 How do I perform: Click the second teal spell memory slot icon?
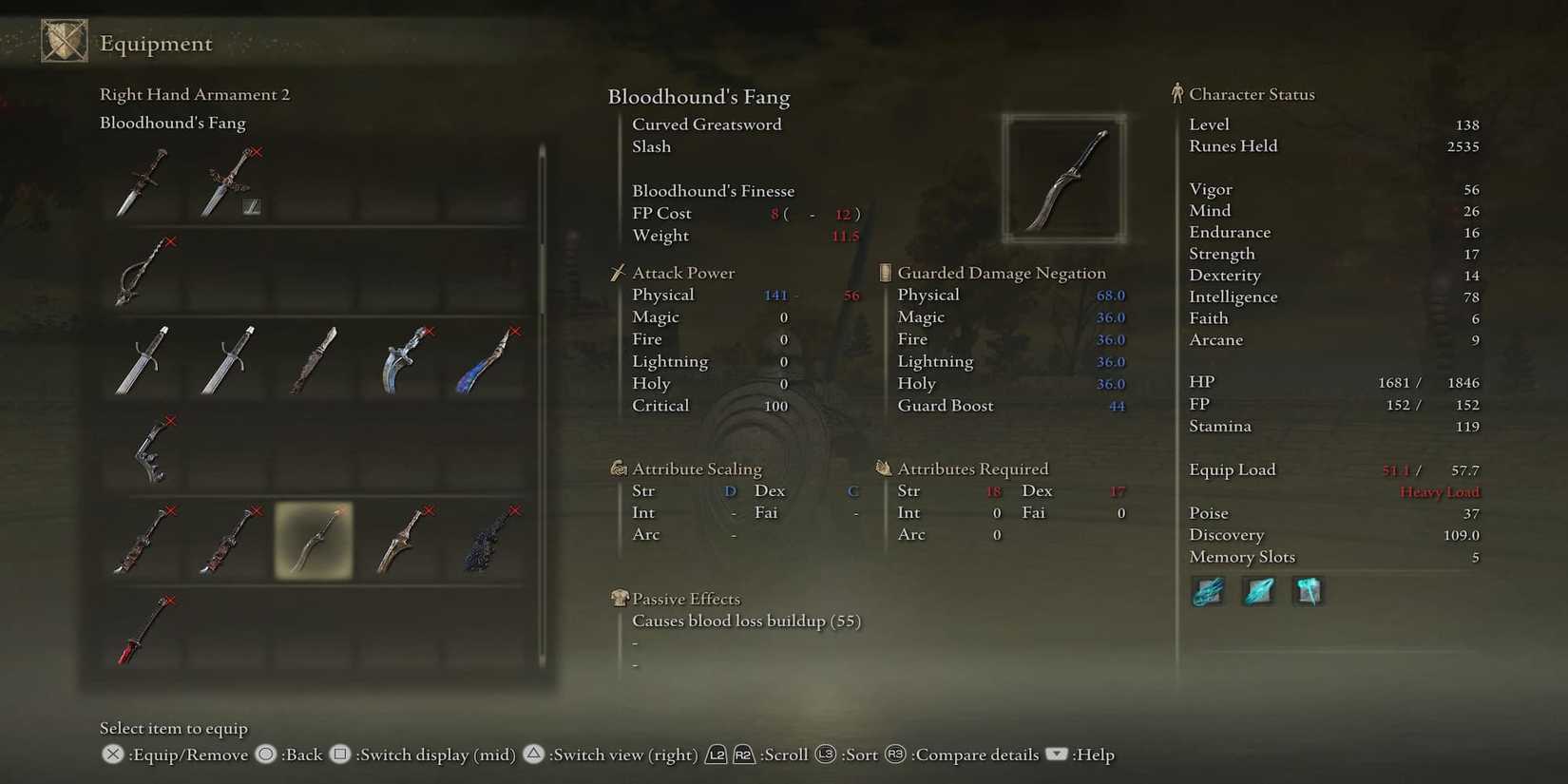(1257, 591)
